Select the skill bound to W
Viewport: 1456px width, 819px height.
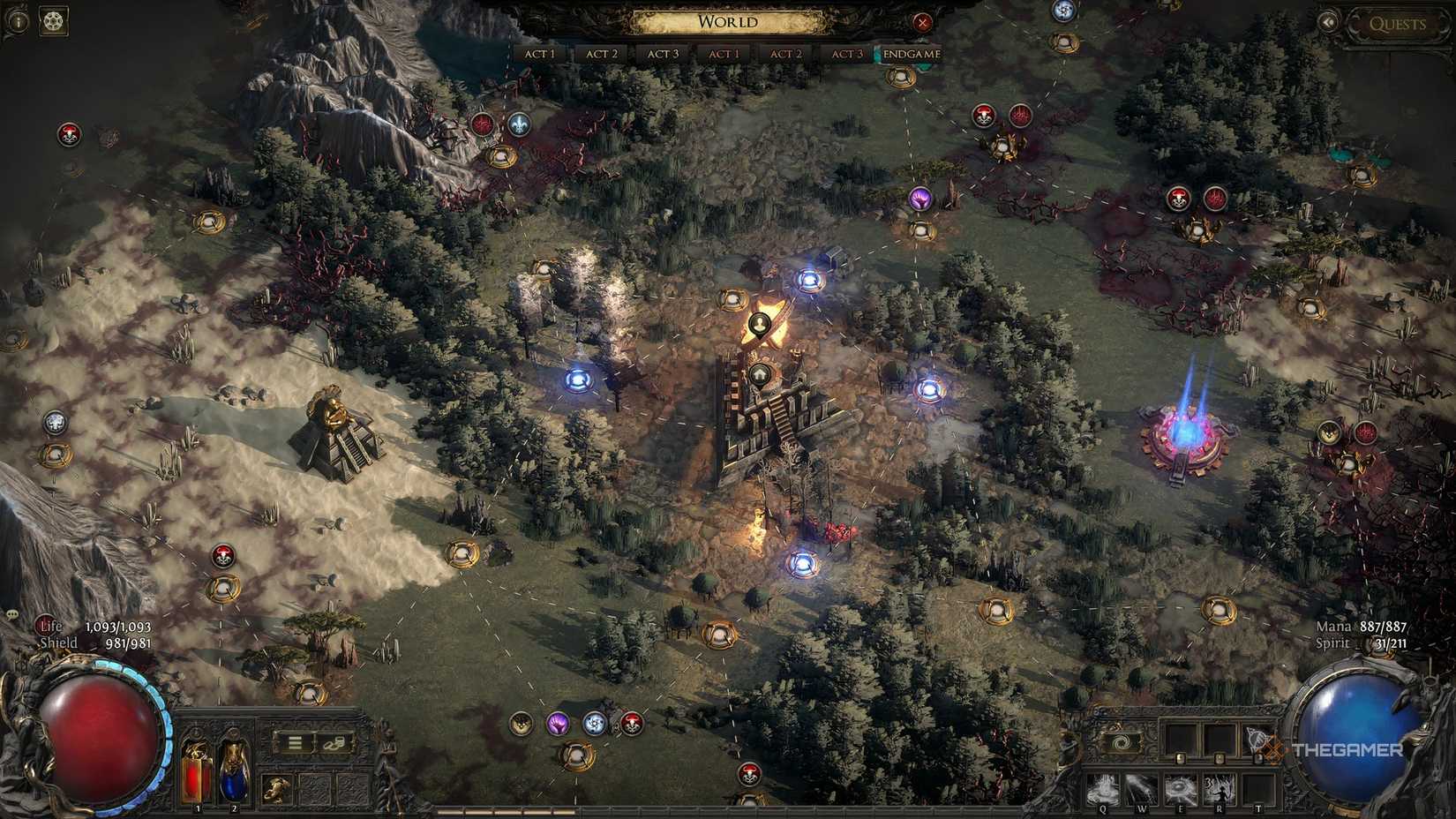[x=1142, y=787]
